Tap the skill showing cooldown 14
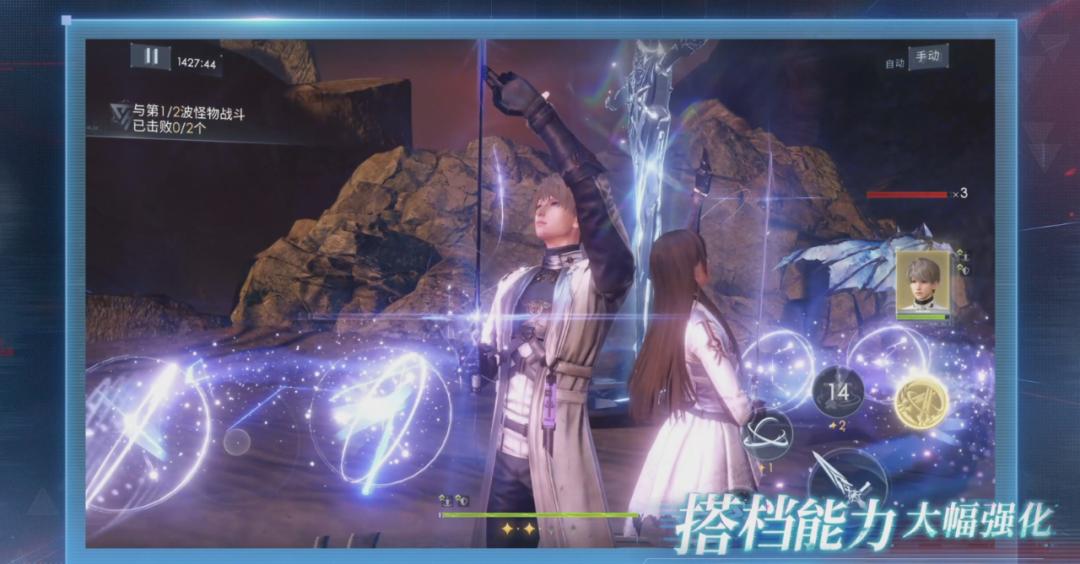Viewport: 1080px width, 564px height. [x=840, y=392]
